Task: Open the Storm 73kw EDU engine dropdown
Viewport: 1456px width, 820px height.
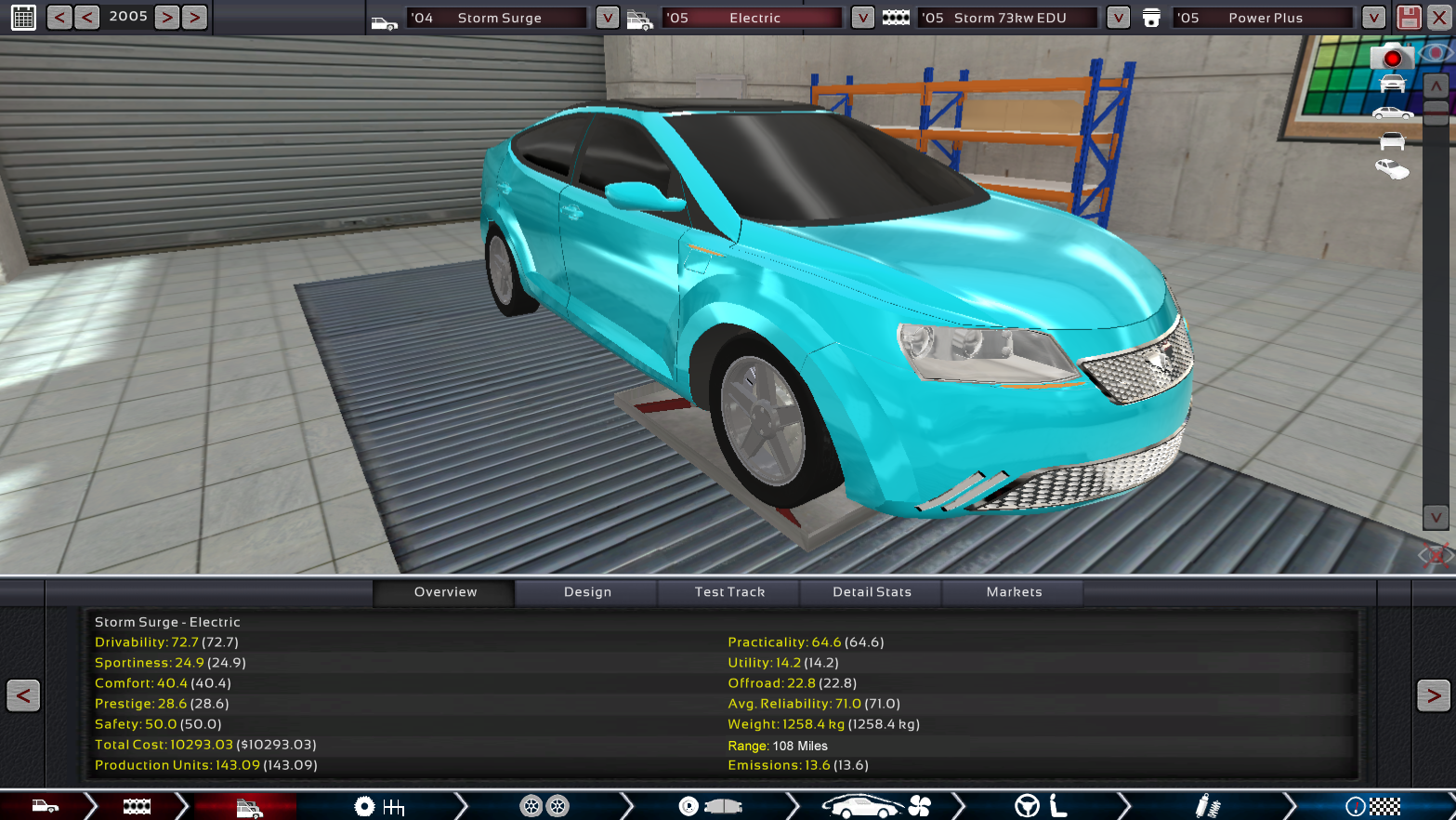Action: 1118,18
